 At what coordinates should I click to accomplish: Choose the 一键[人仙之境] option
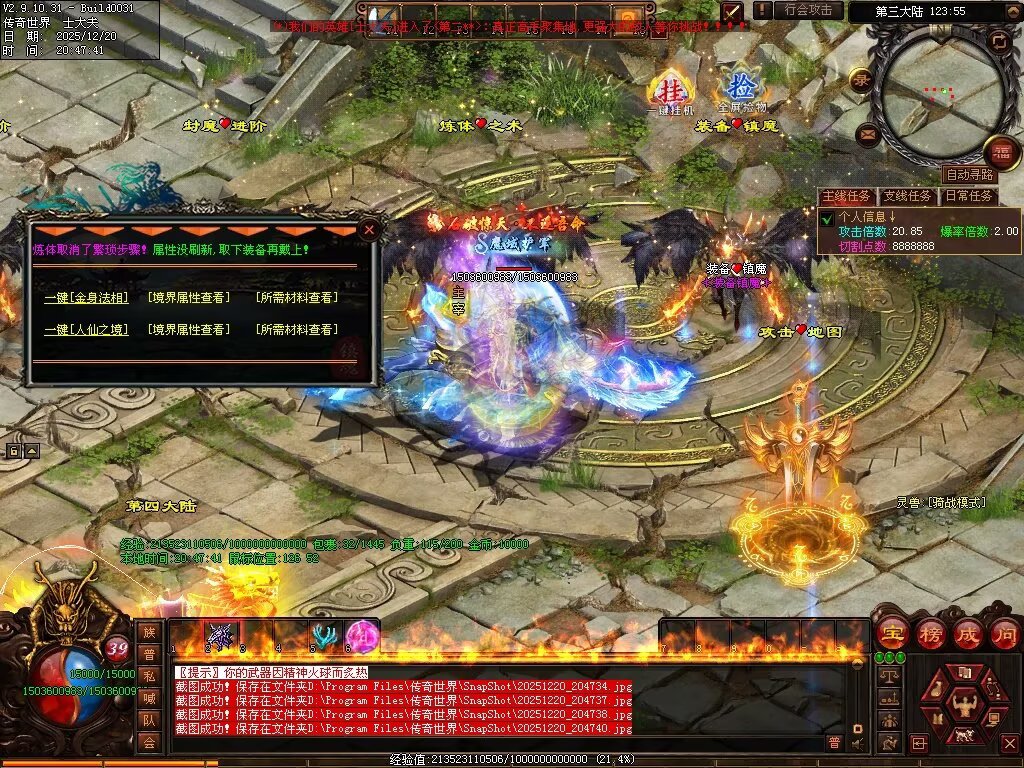[x=84, y=330]
